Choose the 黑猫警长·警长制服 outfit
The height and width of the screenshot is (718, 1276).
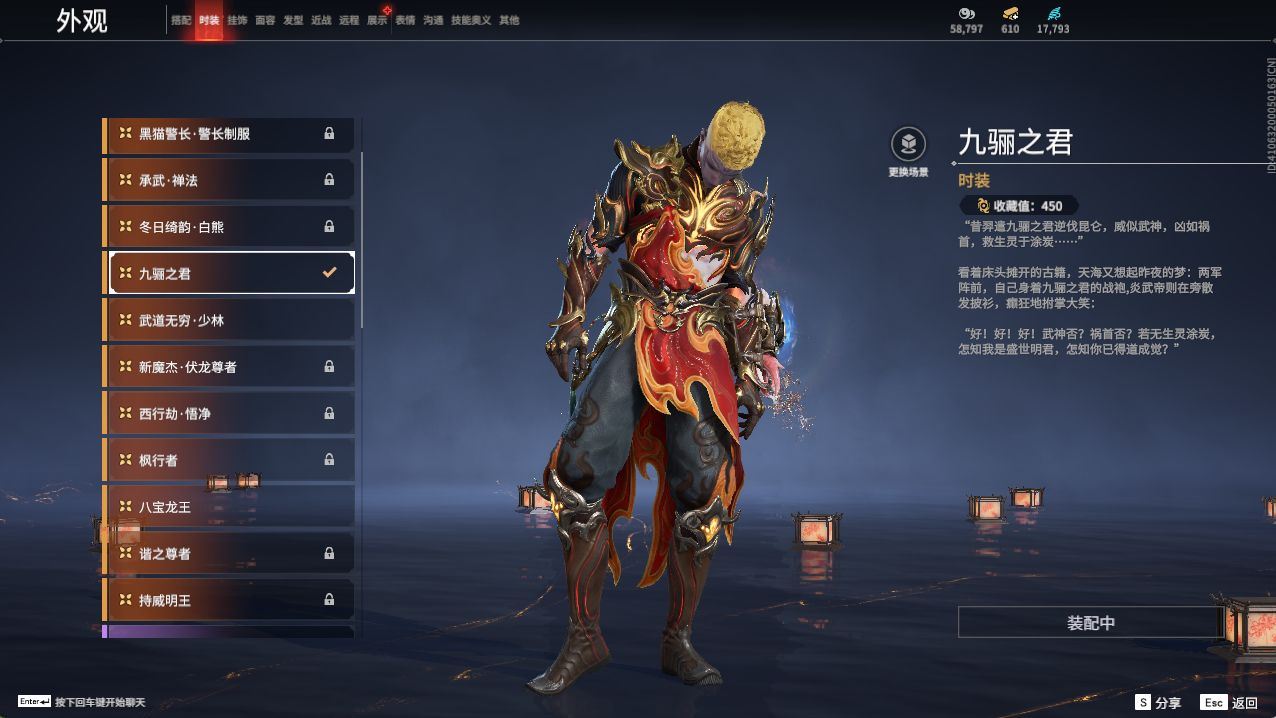coord(230,134)
